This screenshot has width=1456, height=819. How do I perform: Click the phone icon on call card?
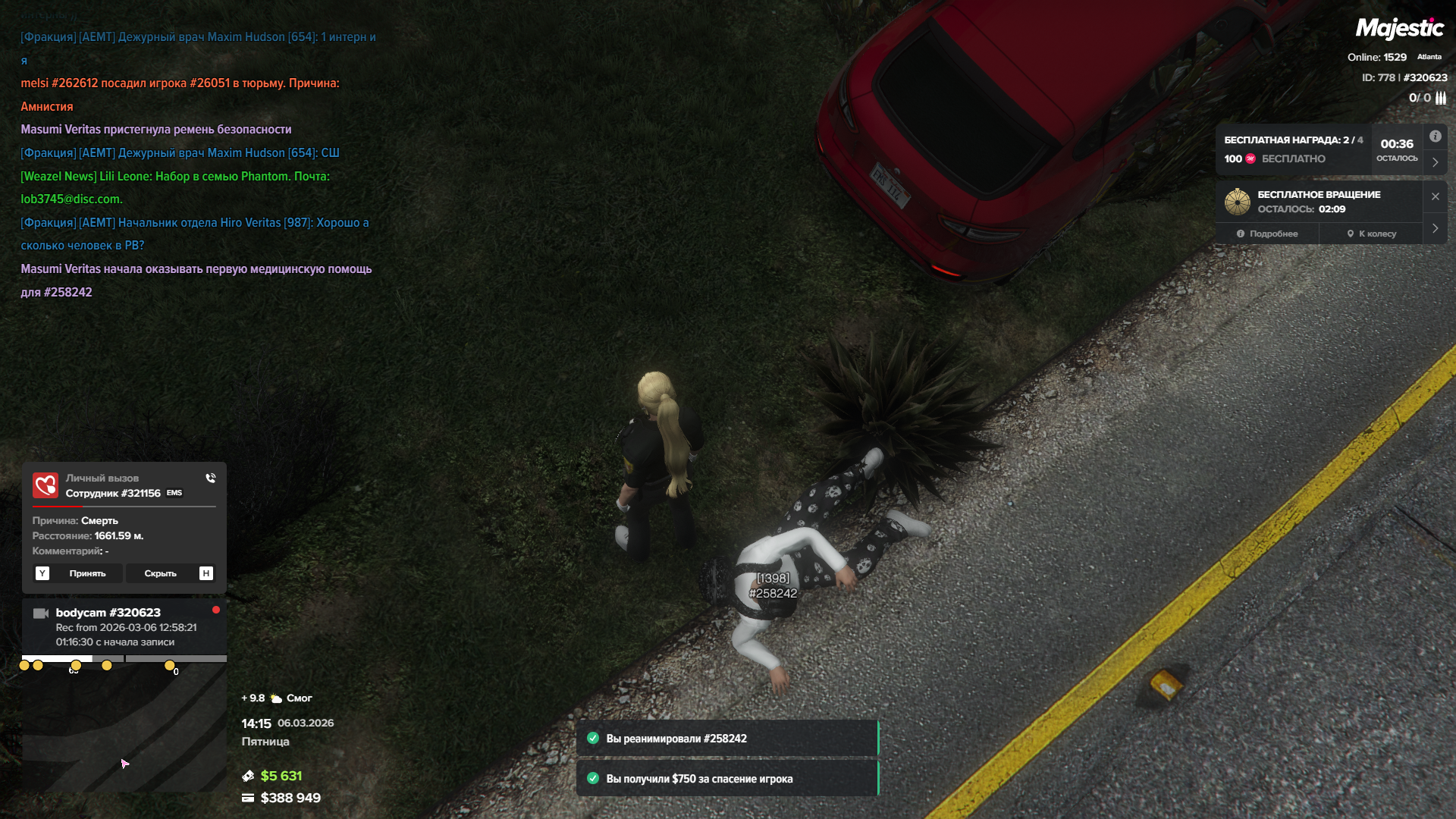pos(211,478)
